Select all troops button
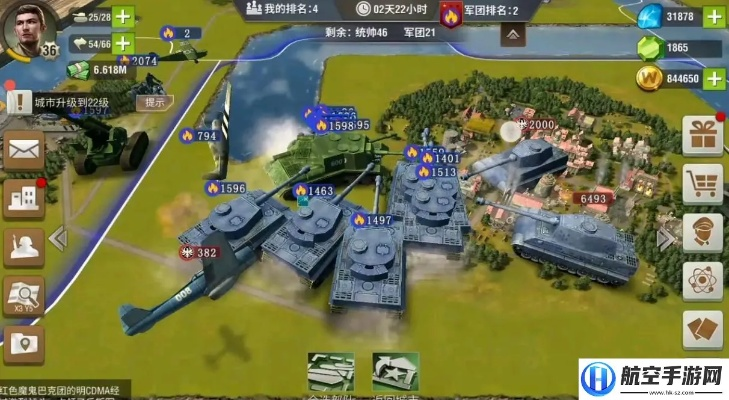Screen dimensions: 729x400 [x=331, y=373]
